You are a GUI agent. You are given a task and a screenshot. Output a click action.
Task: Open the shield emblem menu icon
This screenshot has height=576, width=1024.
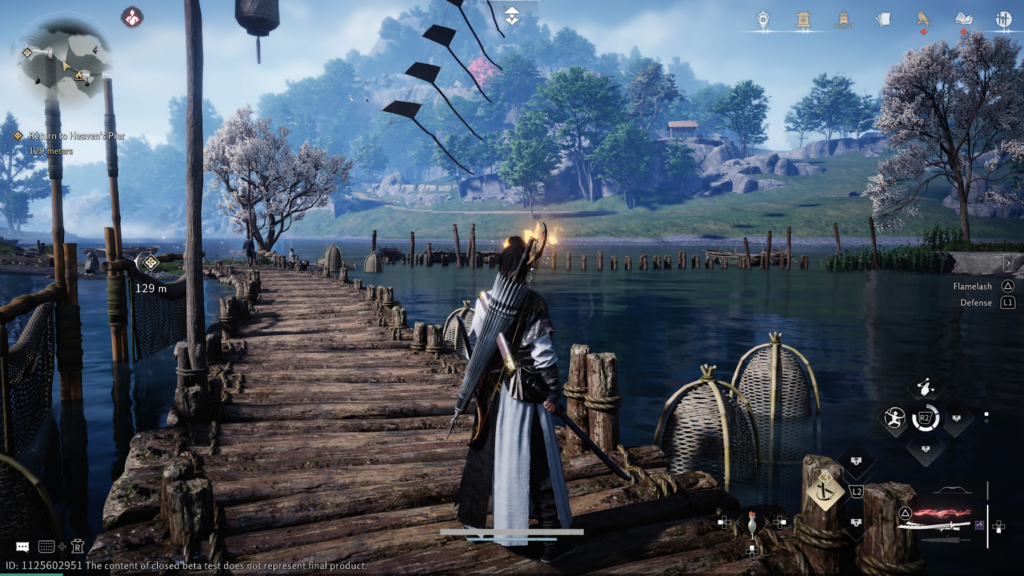(x=763, y=19)
